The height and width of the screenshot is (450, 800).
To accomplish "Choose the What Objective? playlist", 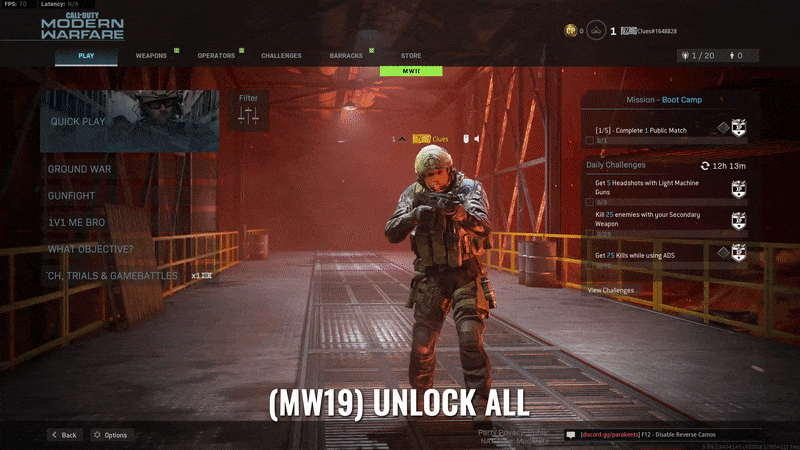I will click(90, 249).
